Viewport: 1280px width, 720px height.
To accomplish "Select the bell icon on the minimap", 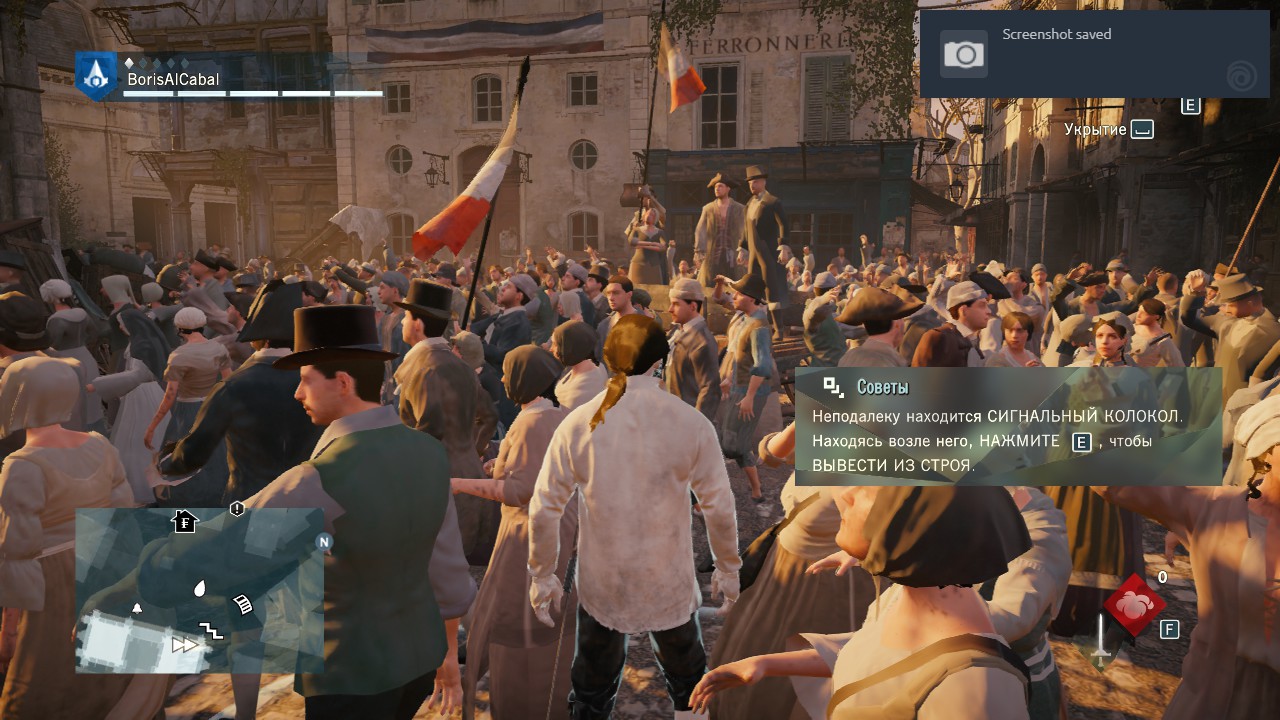I will (137, 608).
